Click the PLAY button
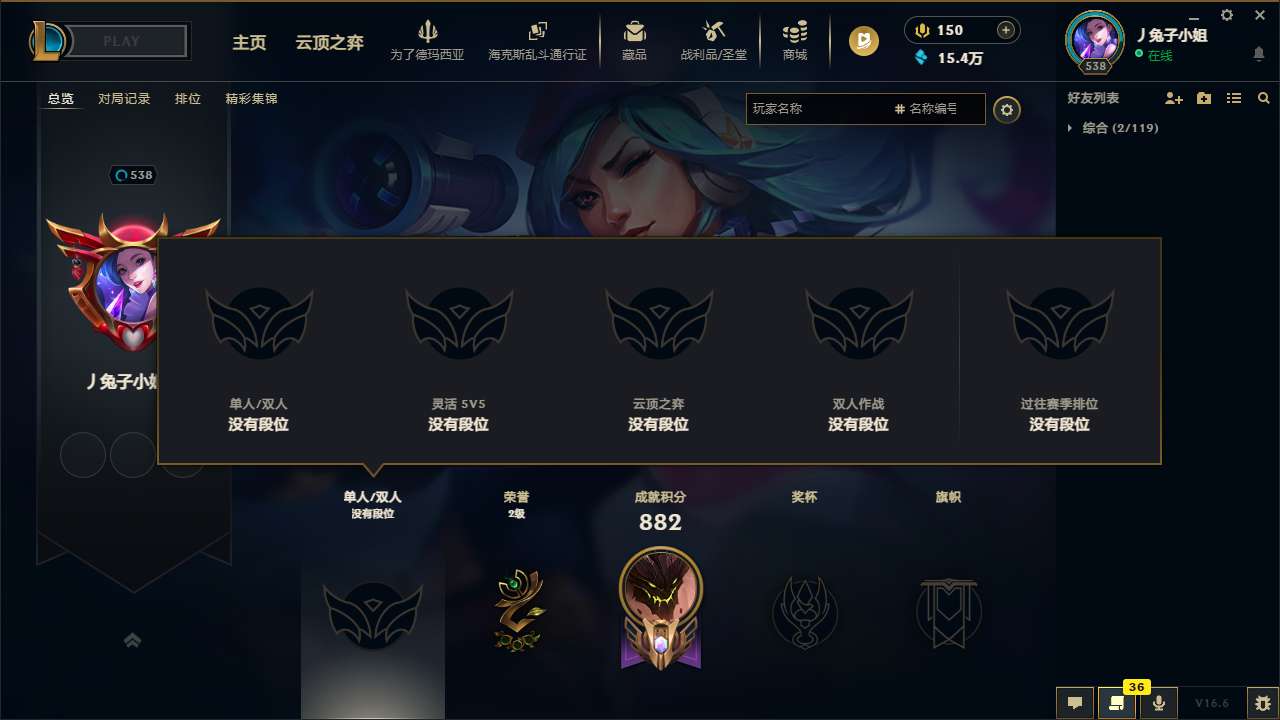This screenshot has height=720, width=1280. point(122,41)
